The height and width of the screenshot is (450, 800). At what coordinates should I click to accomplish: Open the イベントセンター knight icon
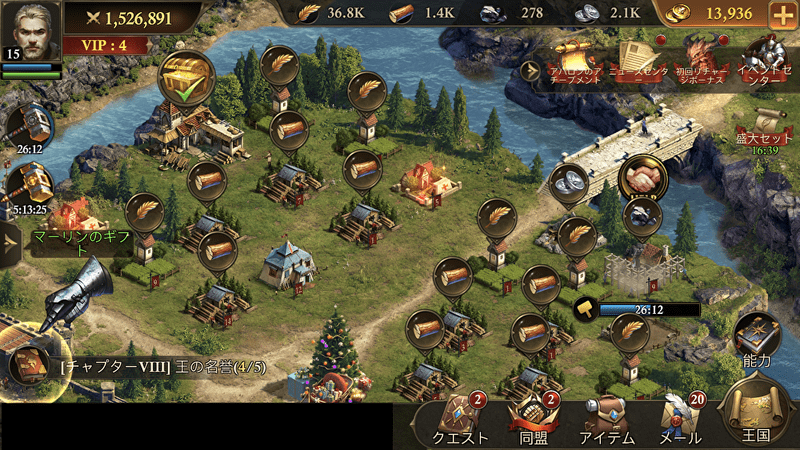[x=768, y=60]
